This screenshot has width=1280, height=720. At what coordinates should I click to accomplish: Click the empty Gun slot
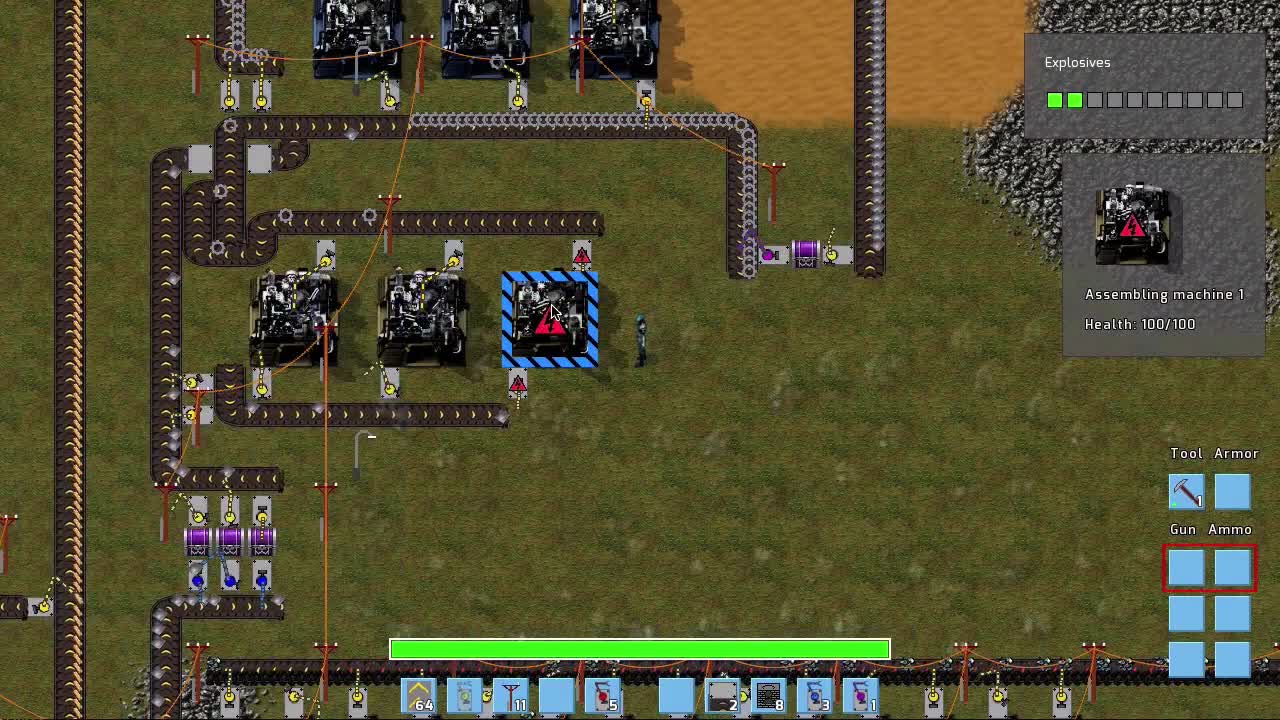[1185, 568]
